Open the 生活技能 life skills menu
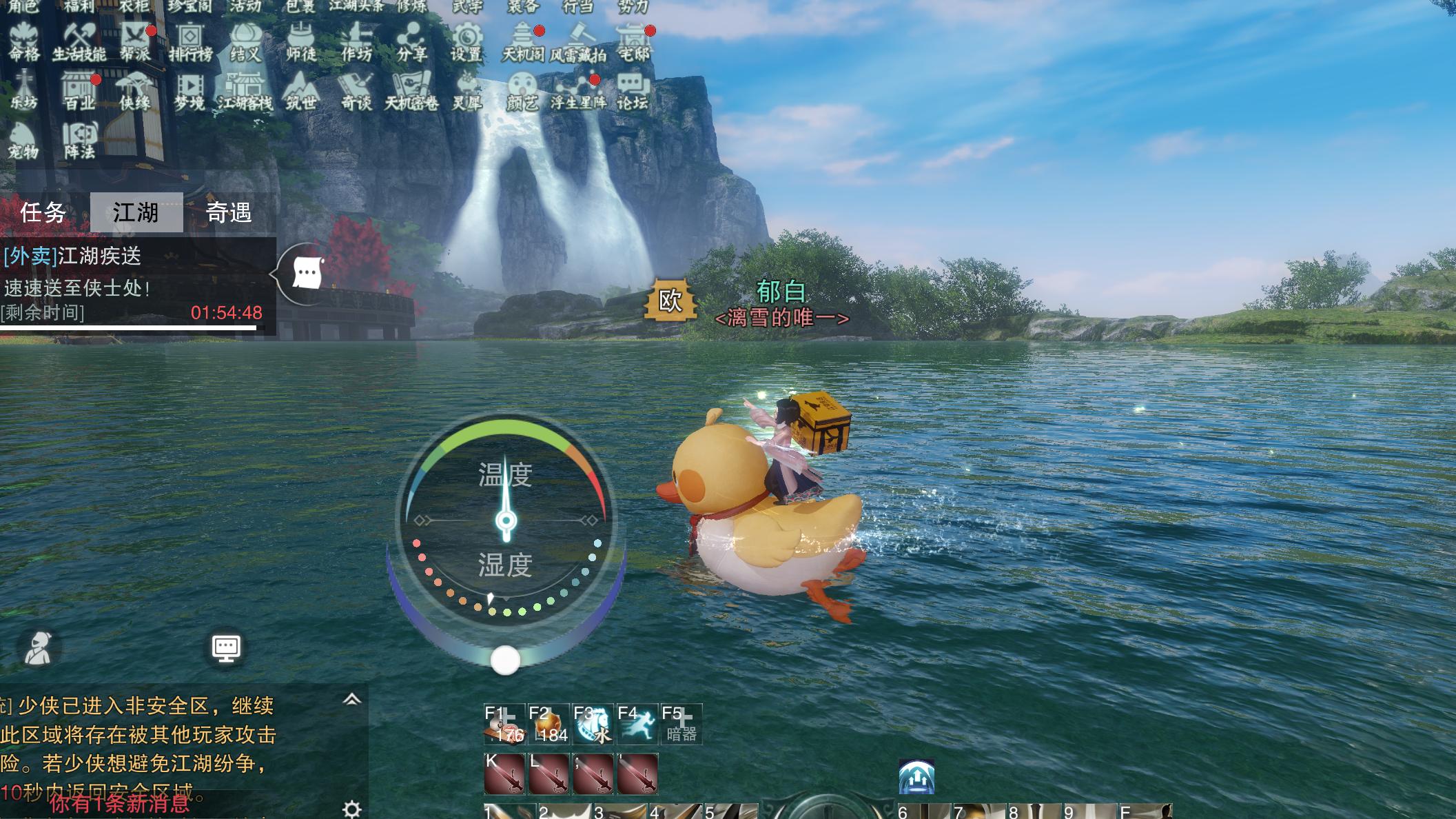1456x819 pixels. tap(79, 41)
